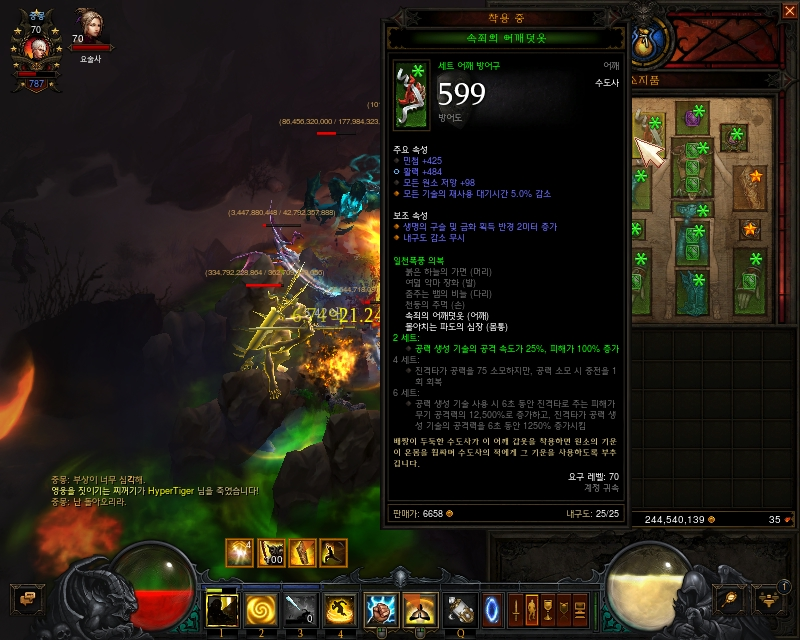
Task: Use the dashing figure skill in slot 4
Action: pyautogui.click(x=338, y=608)
